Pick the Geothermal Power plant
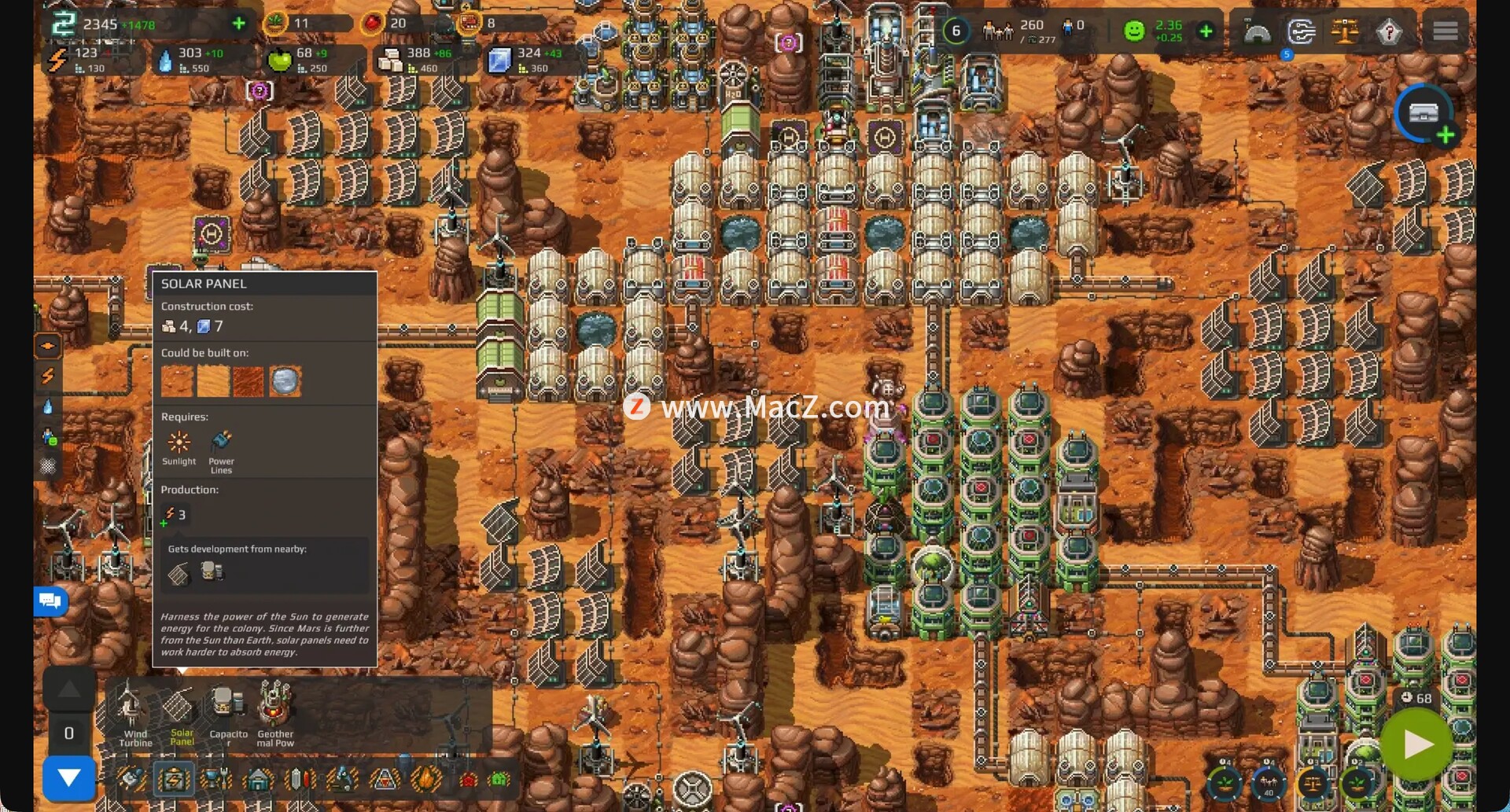Image resolution: width=1510 pixels, height=812 pixels. click(x=275, y=712)
